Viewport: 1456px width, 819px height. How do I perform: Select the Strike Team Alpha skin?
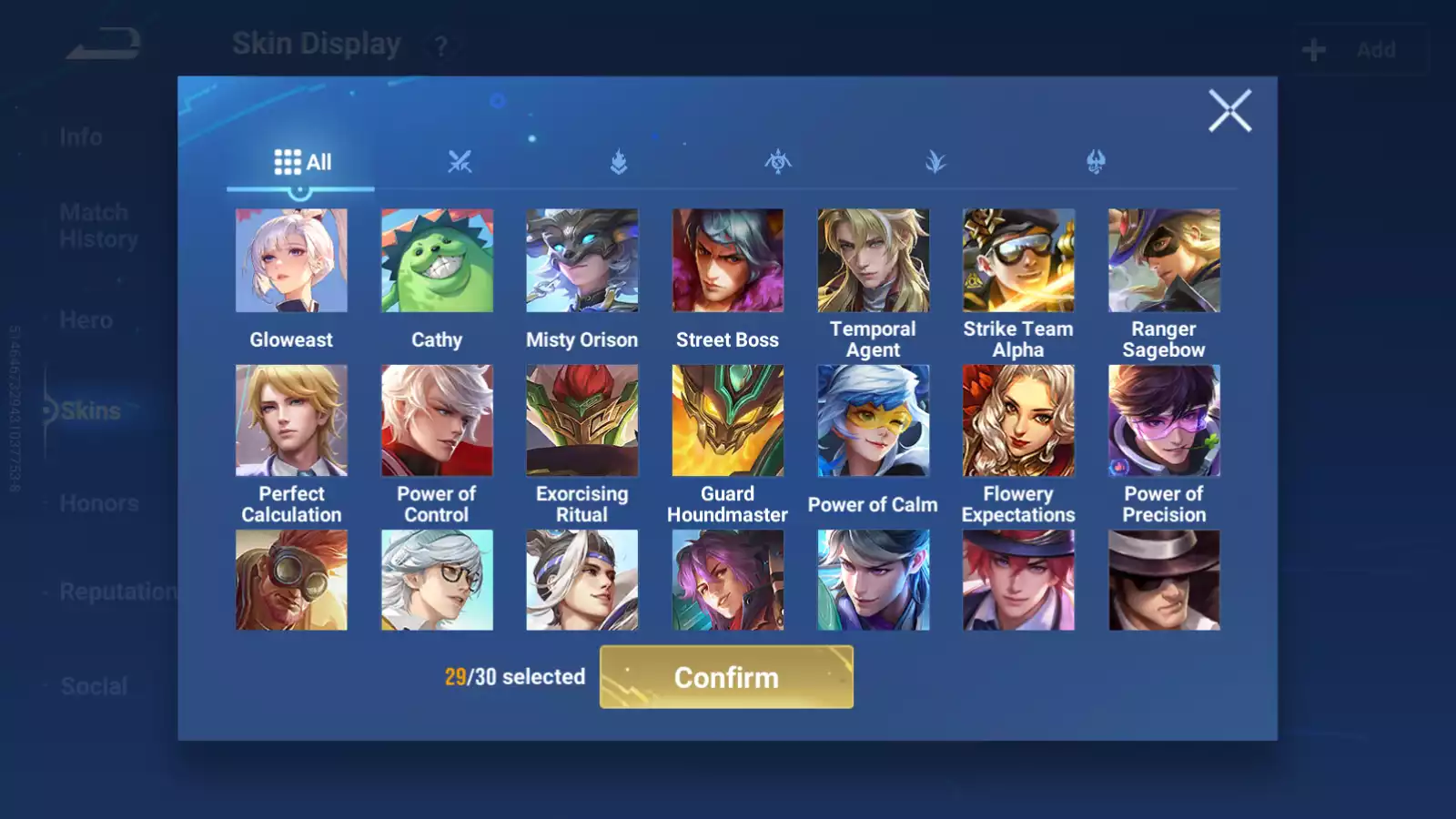tap(1018, 261)
